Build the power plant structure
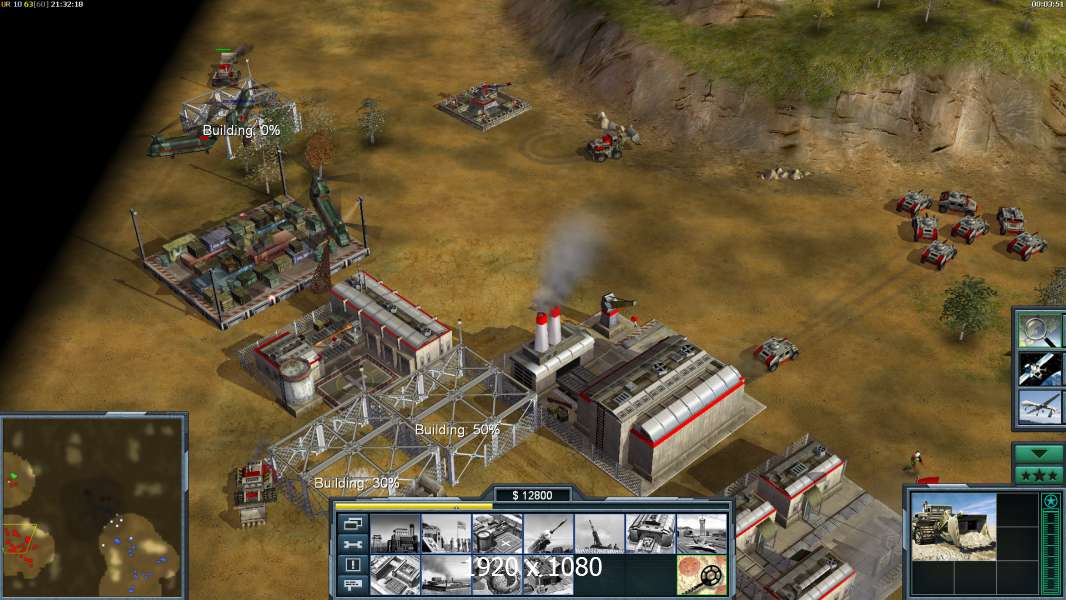The width and height of the screenshot is (1066, 600). (x=394, y=533)
